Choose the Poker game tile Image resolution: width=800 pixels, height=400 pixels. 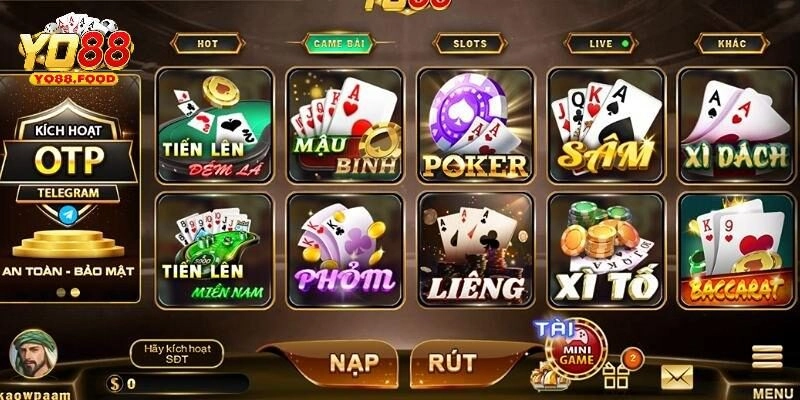coord(474,125)
